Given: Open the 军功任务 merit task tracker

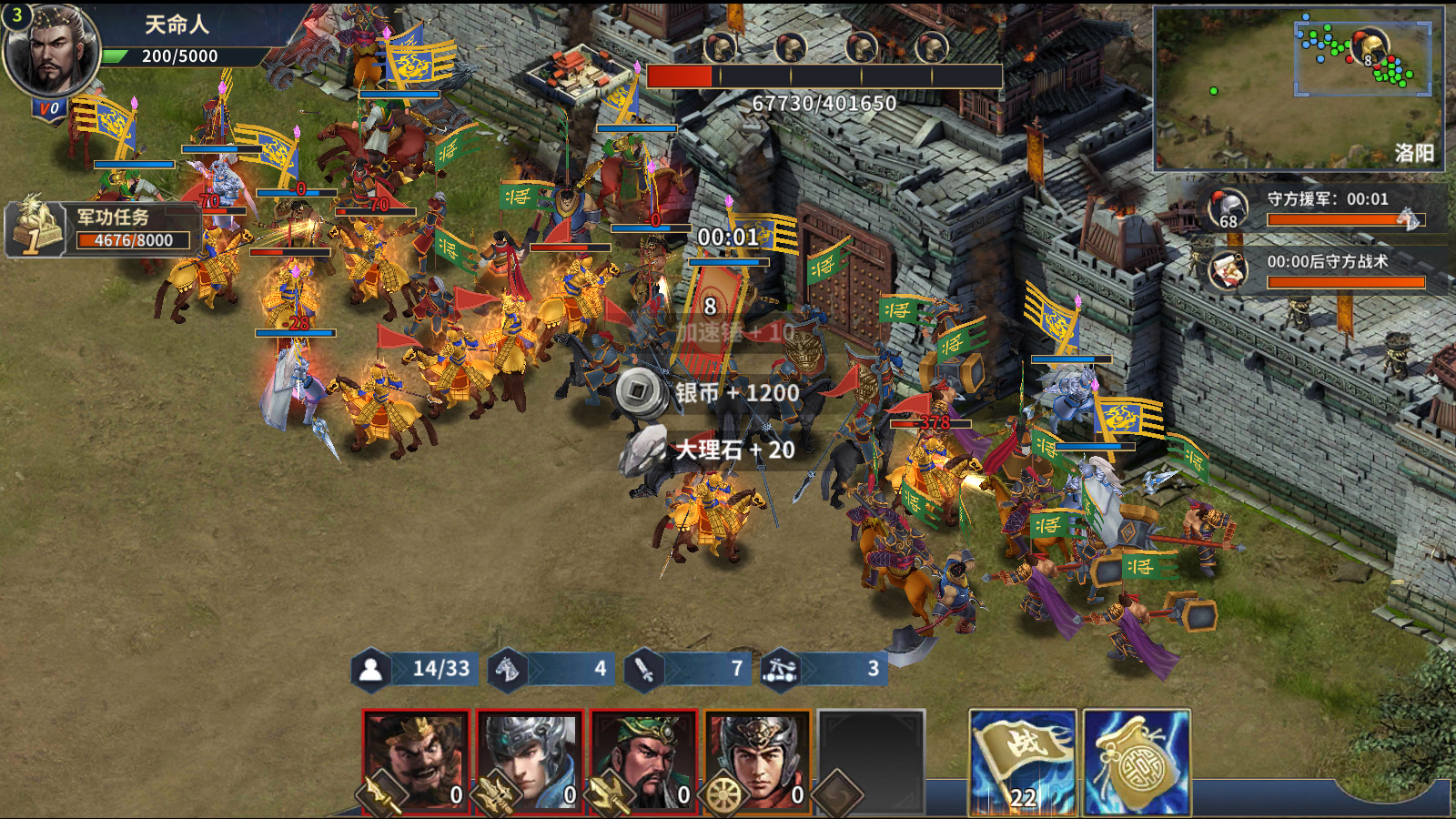Looking at the screenshot, I should 102,229.
